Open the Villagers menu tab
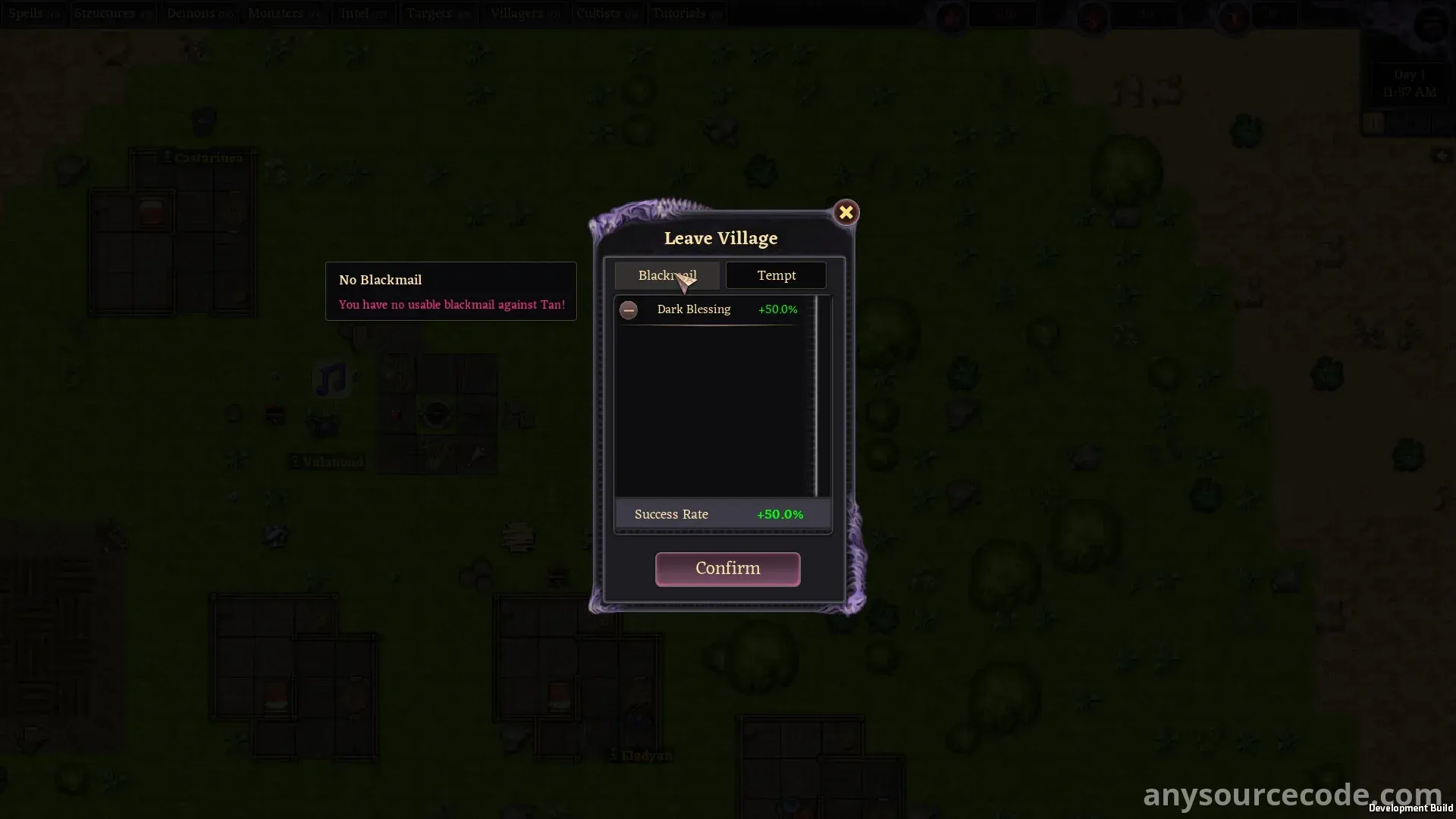The image size is (1456, 819). [525, 14]
